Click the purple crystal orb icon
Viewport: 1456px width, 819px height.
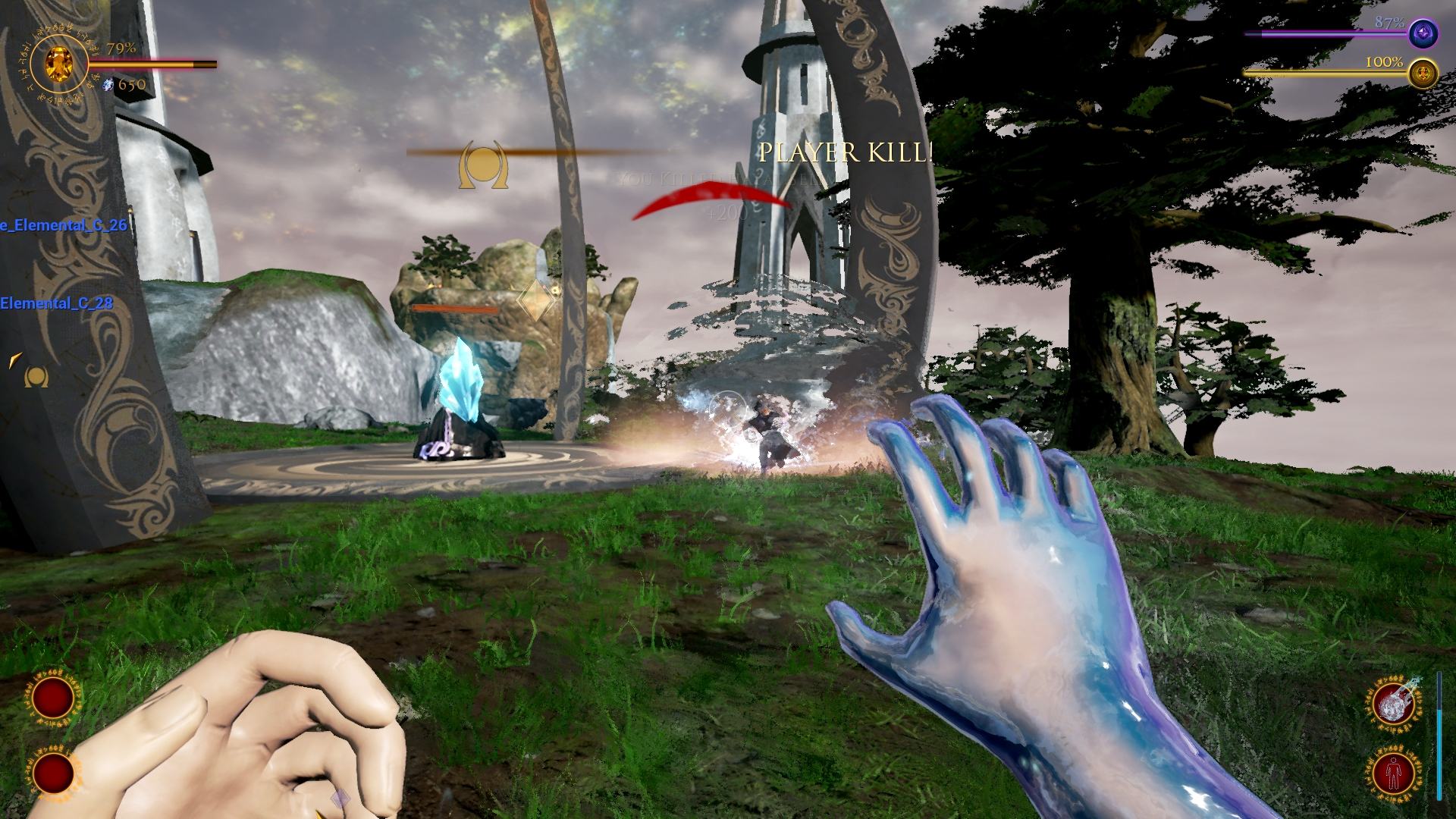(x=1423, y=34)
